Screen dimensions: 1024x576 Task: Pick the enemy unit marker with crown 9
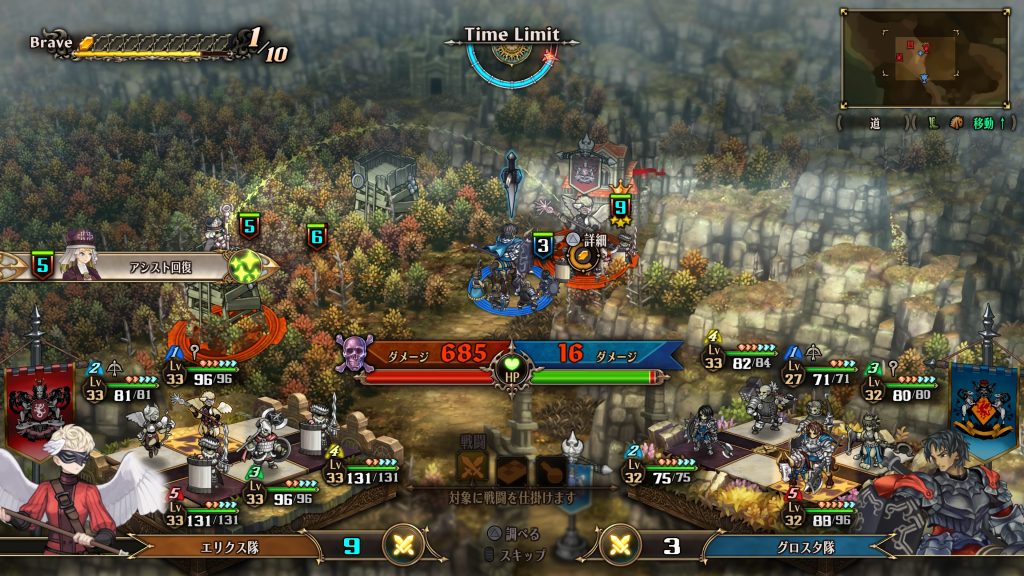[620, 207]
